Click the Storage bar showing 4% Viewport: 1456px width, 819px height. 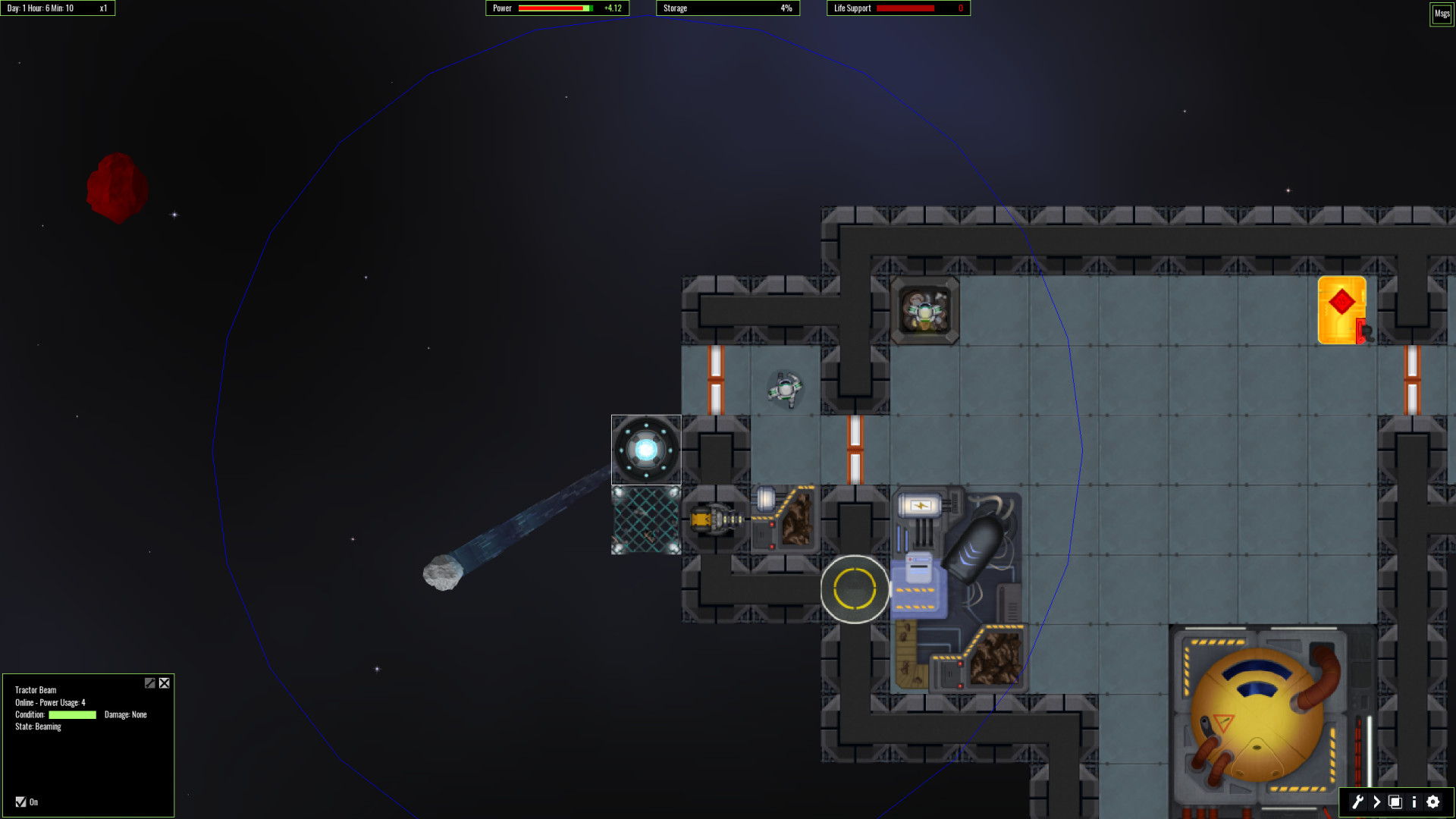click(x=727, y=8)
